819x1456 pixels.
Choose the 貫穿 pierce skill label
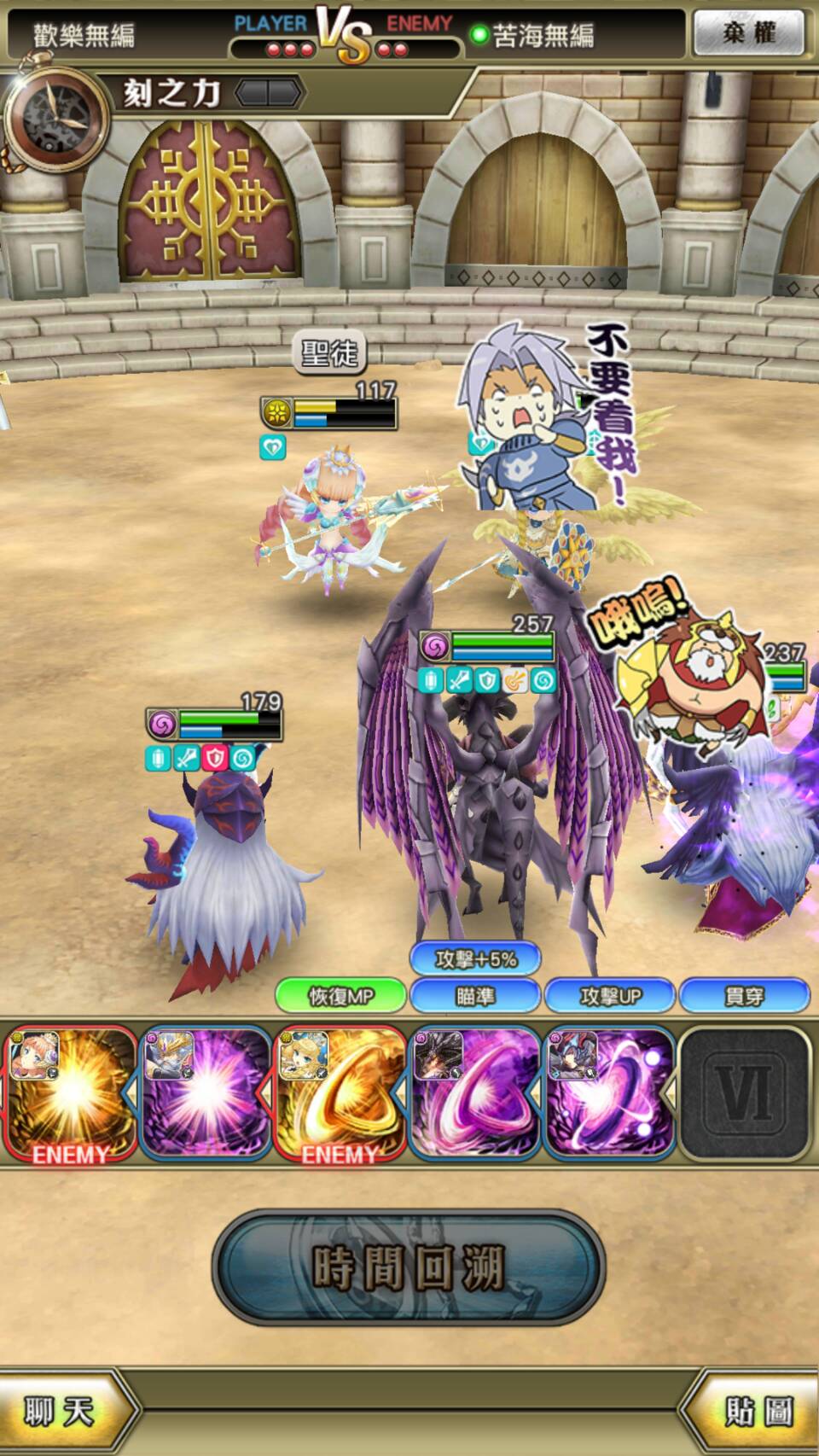tap(744, 996)
